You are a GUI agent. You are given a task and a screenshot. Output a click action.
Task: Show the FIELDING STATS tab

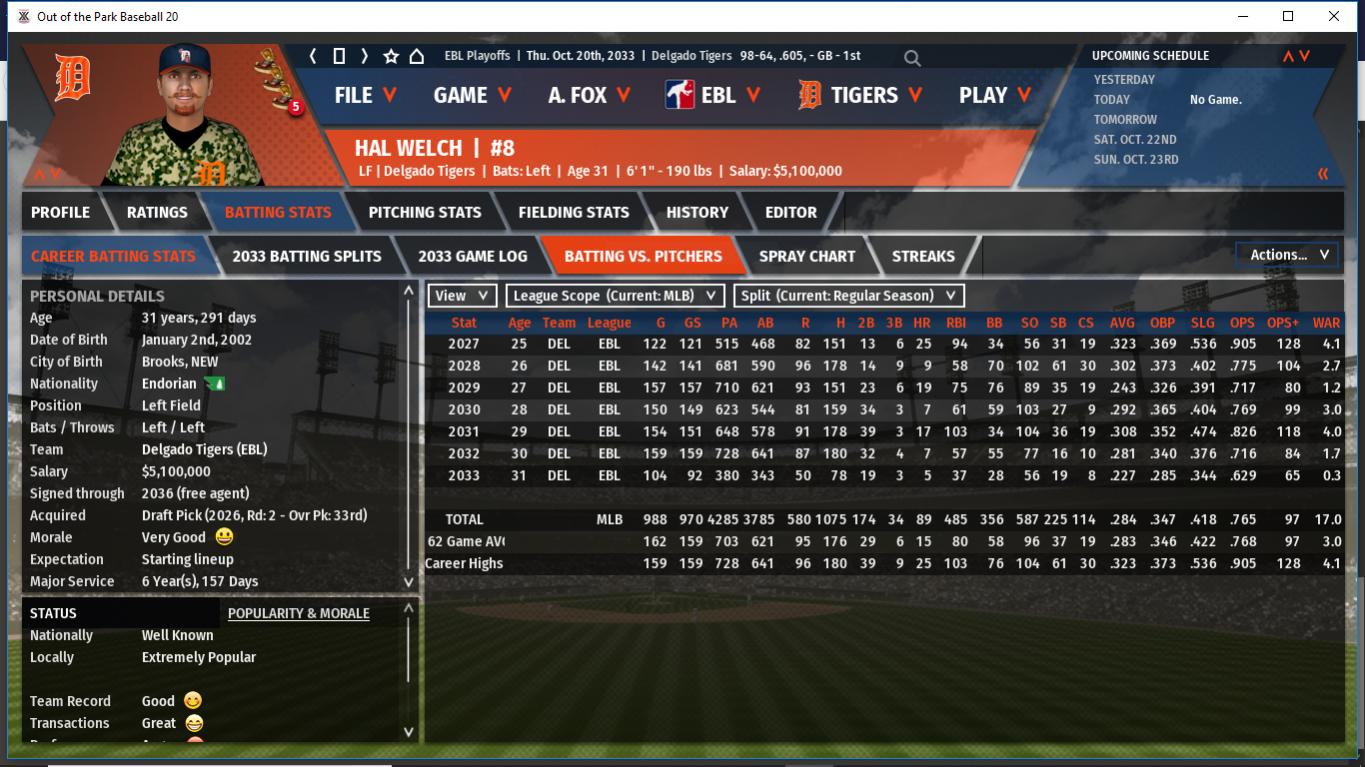[x=573, y=212]
